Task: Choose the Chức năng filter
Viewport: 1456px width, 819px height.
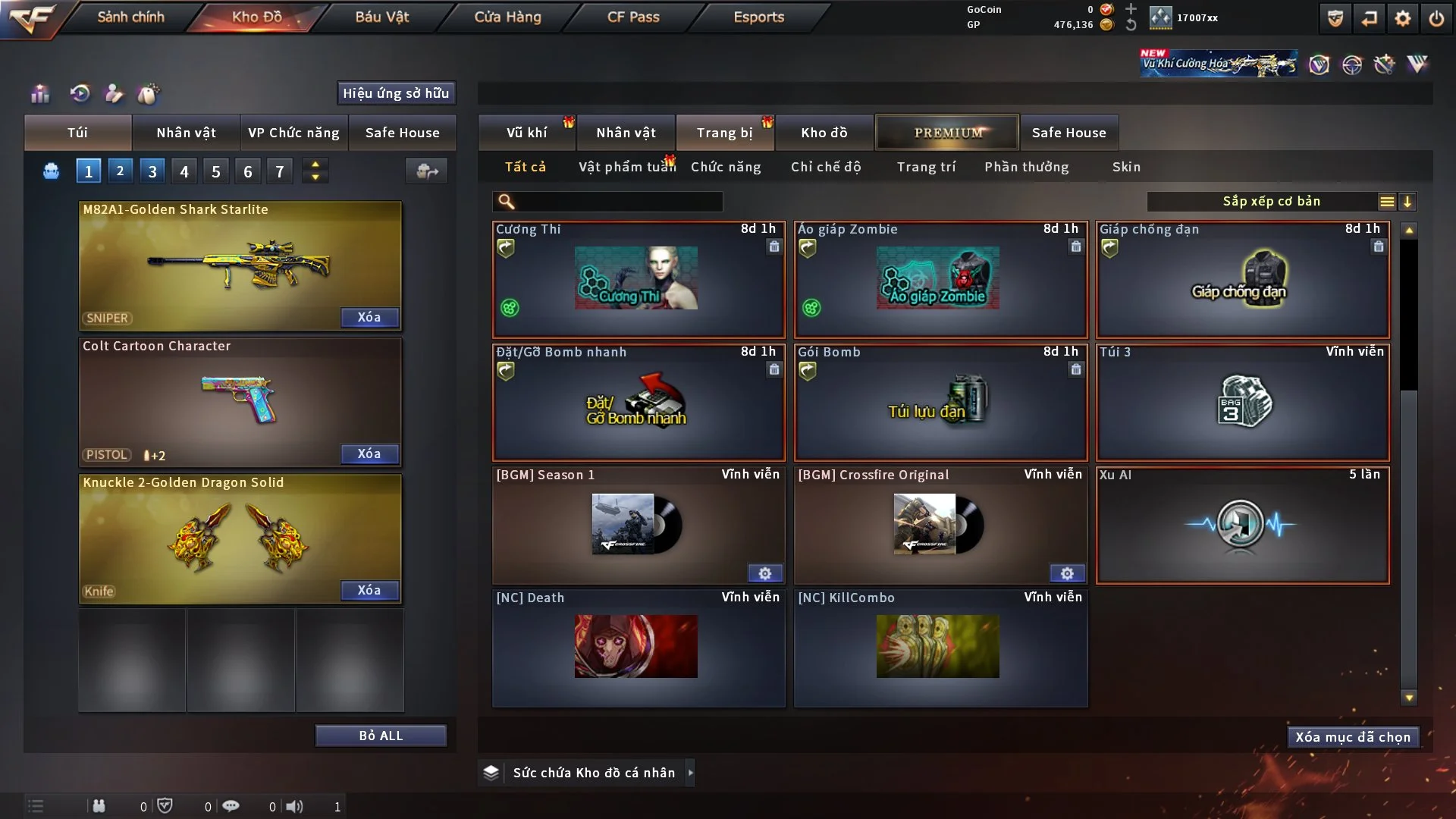Action: click(726, 167)
